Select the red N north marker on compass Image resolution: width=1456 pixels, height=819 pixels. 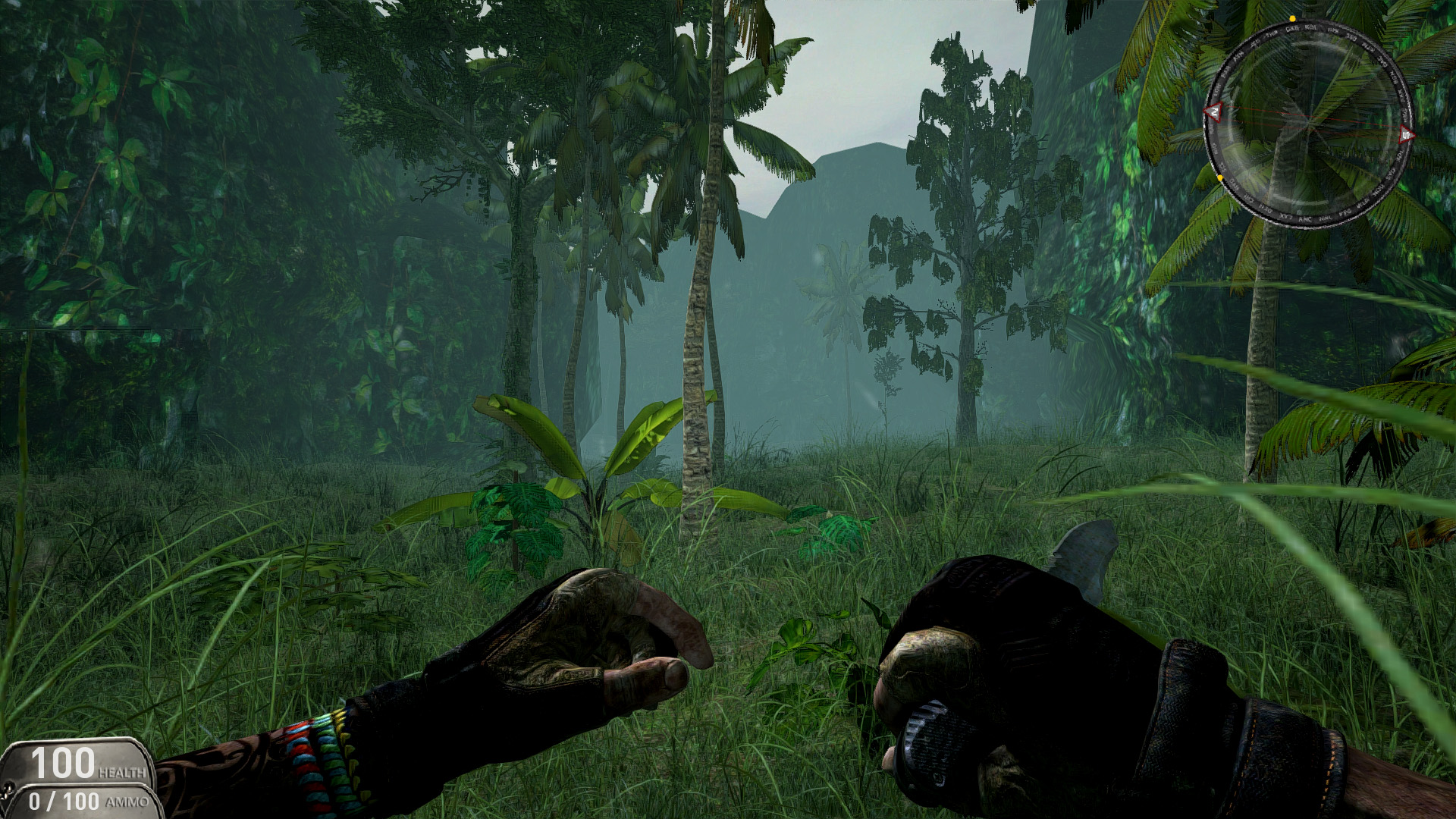(1214, 112)
